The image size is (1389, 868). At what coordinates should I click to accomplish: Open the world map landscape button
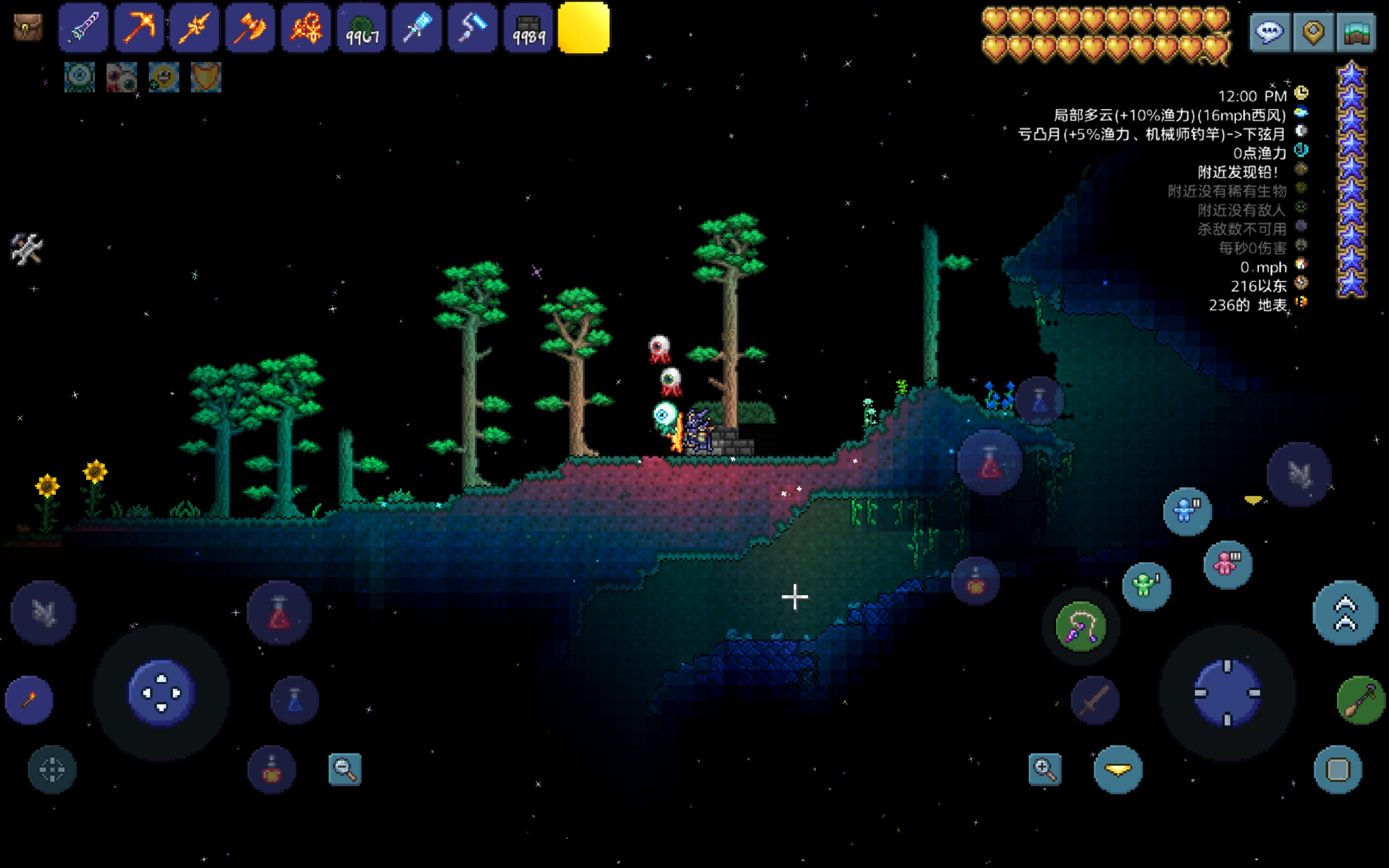pyautogui.click(x=1356, y=32)
